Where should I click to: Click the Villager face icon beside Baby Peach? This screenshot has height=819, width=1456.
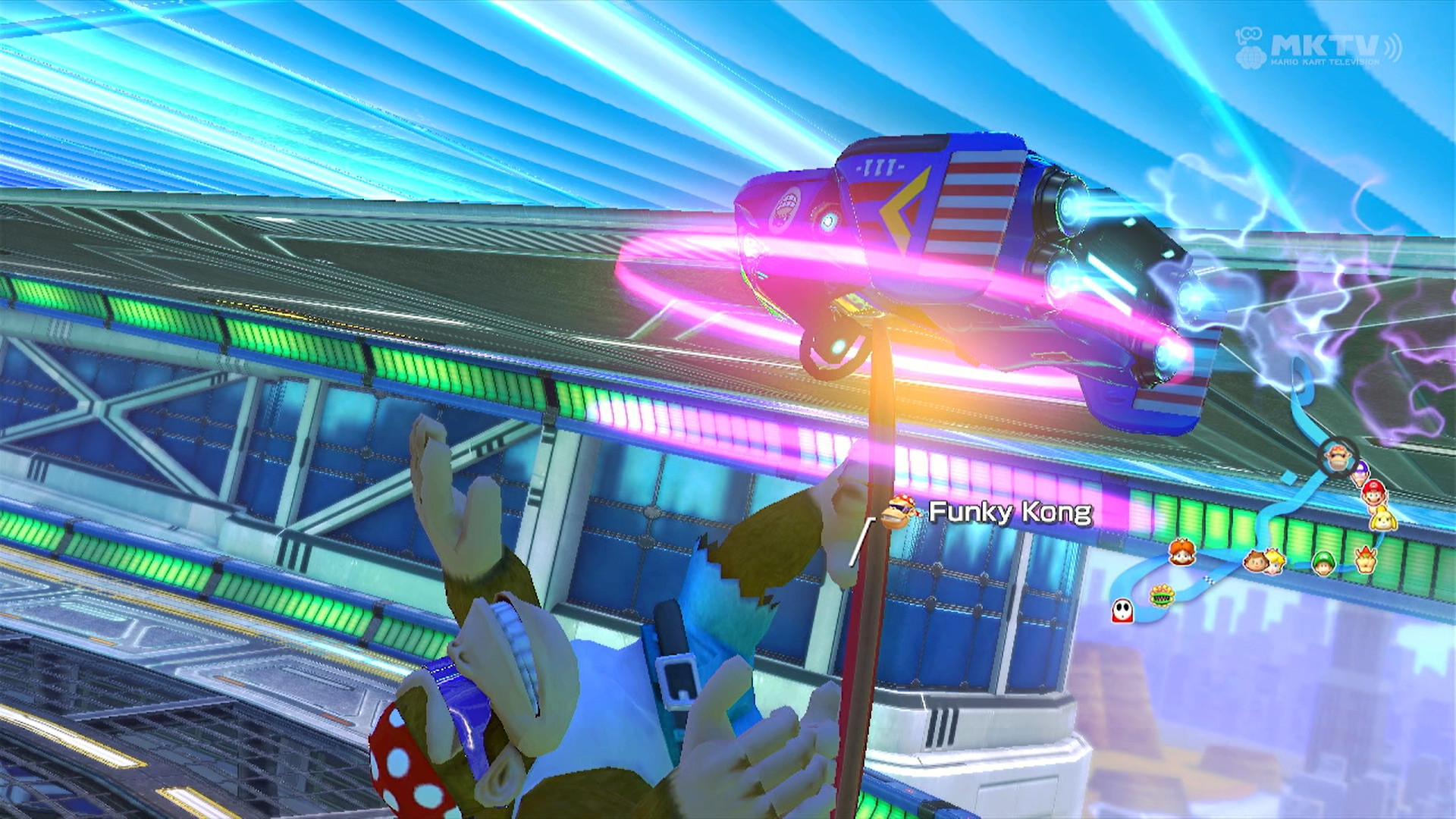click(1256, 562)
